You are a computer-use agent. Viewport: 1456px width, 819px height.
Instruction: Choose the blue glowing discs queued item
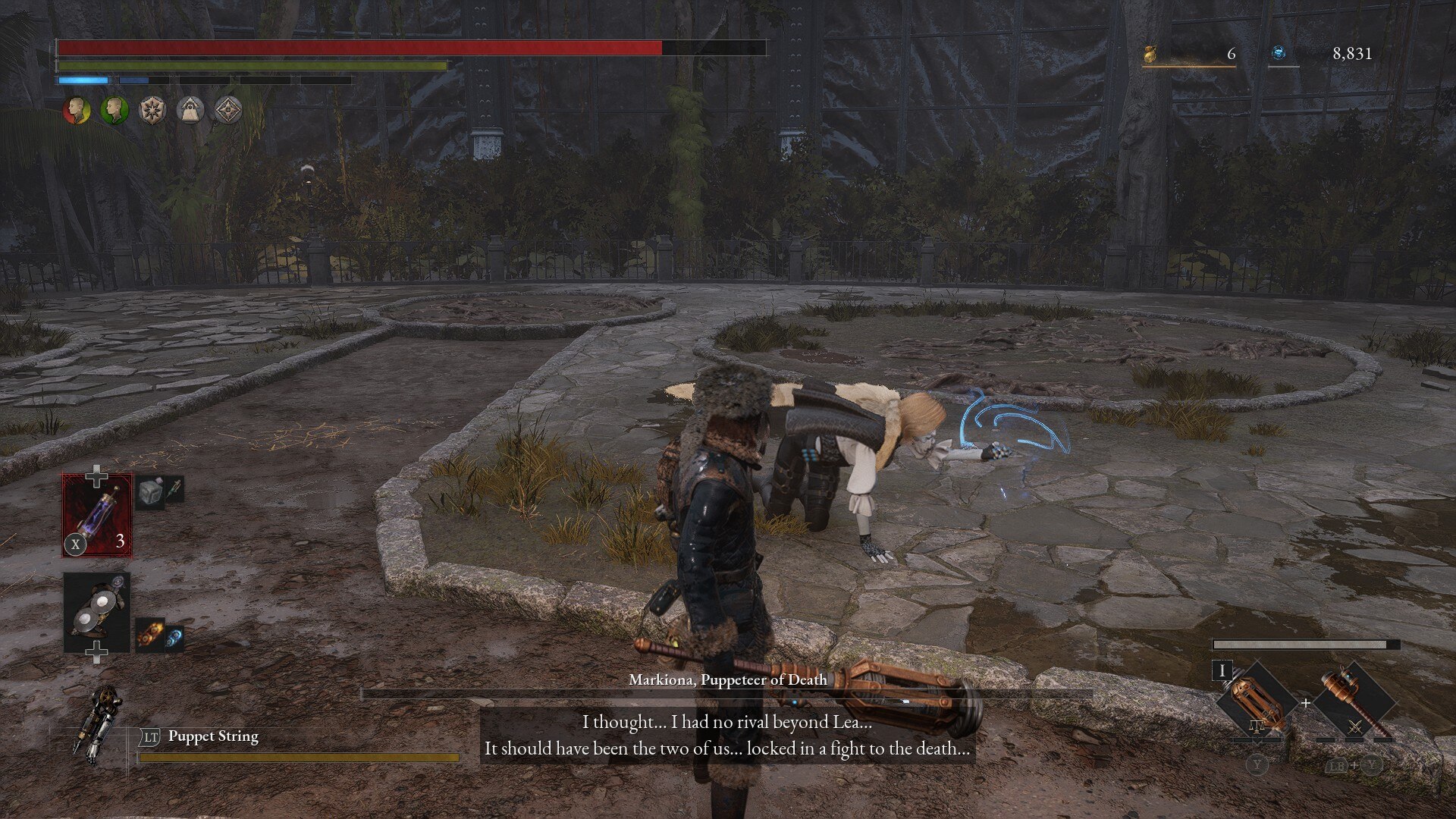point(174,639)
